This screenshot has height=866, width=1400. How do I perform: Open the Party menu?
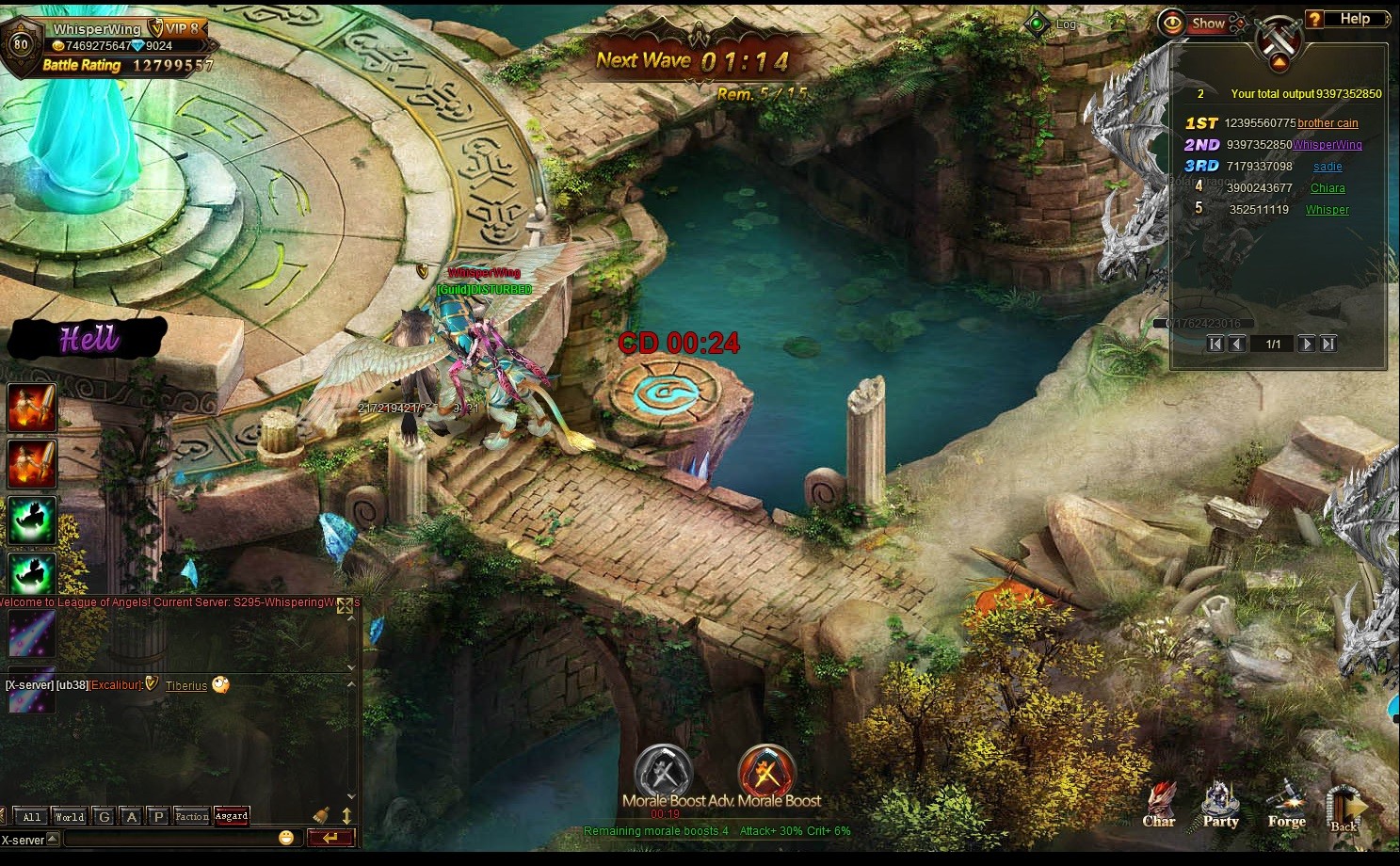coord(1220,804)
